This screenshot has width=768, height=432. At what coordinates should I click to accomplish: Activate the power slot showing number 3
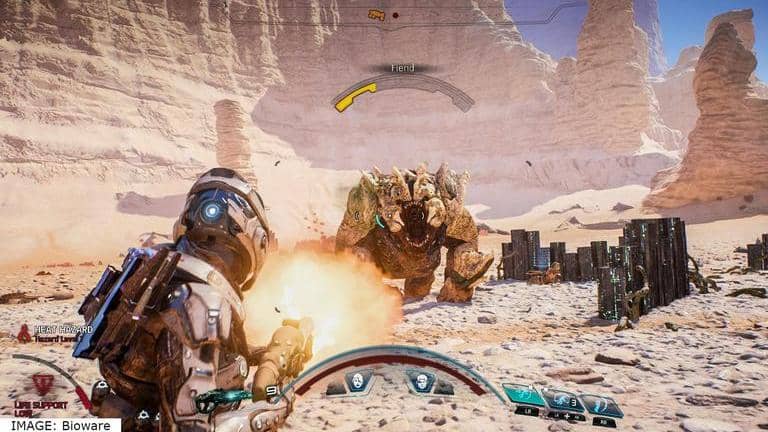click(x=563, y=401)
